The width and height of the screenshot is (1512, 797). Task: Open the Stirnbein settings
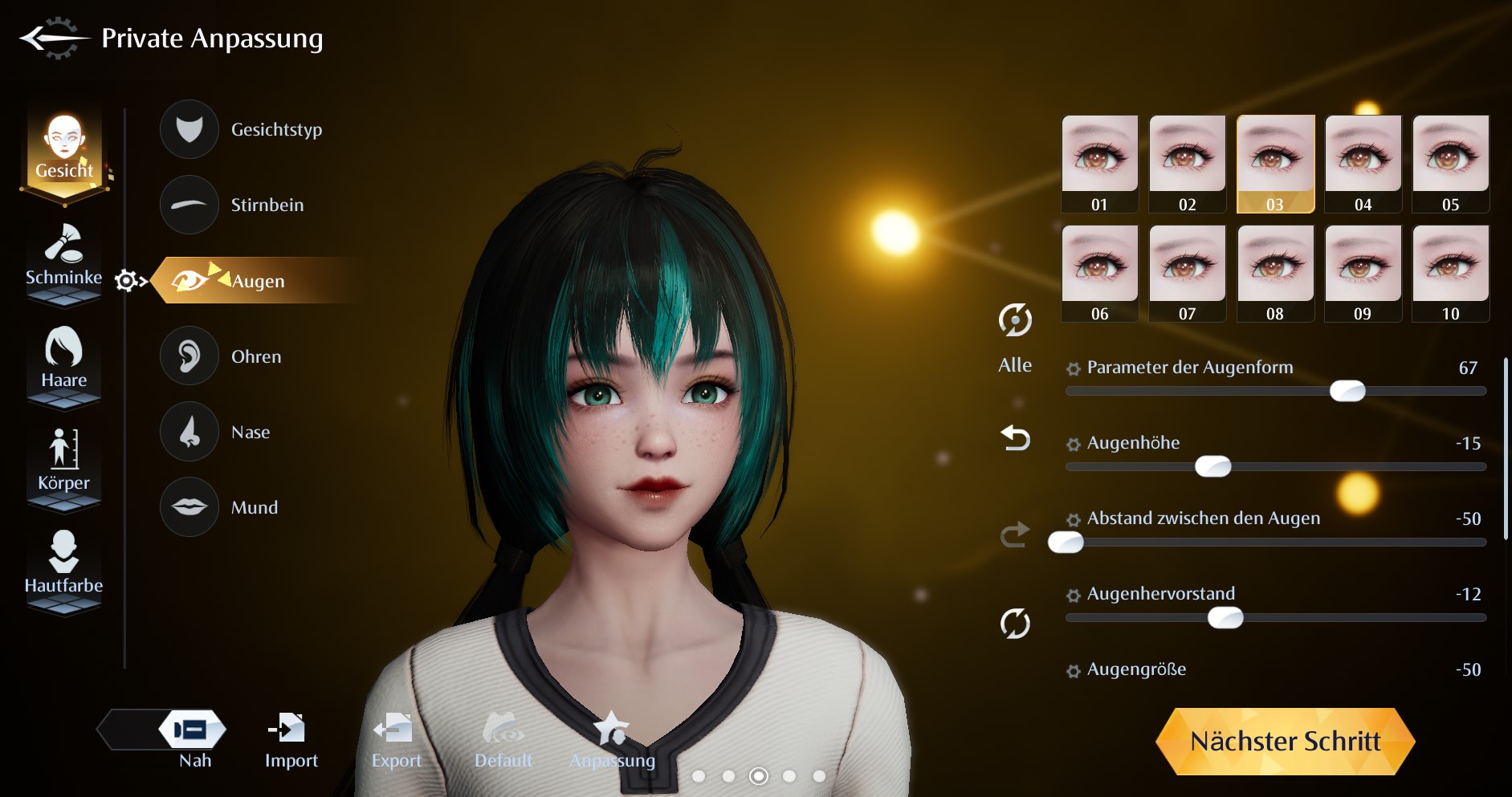click(190, 205)
